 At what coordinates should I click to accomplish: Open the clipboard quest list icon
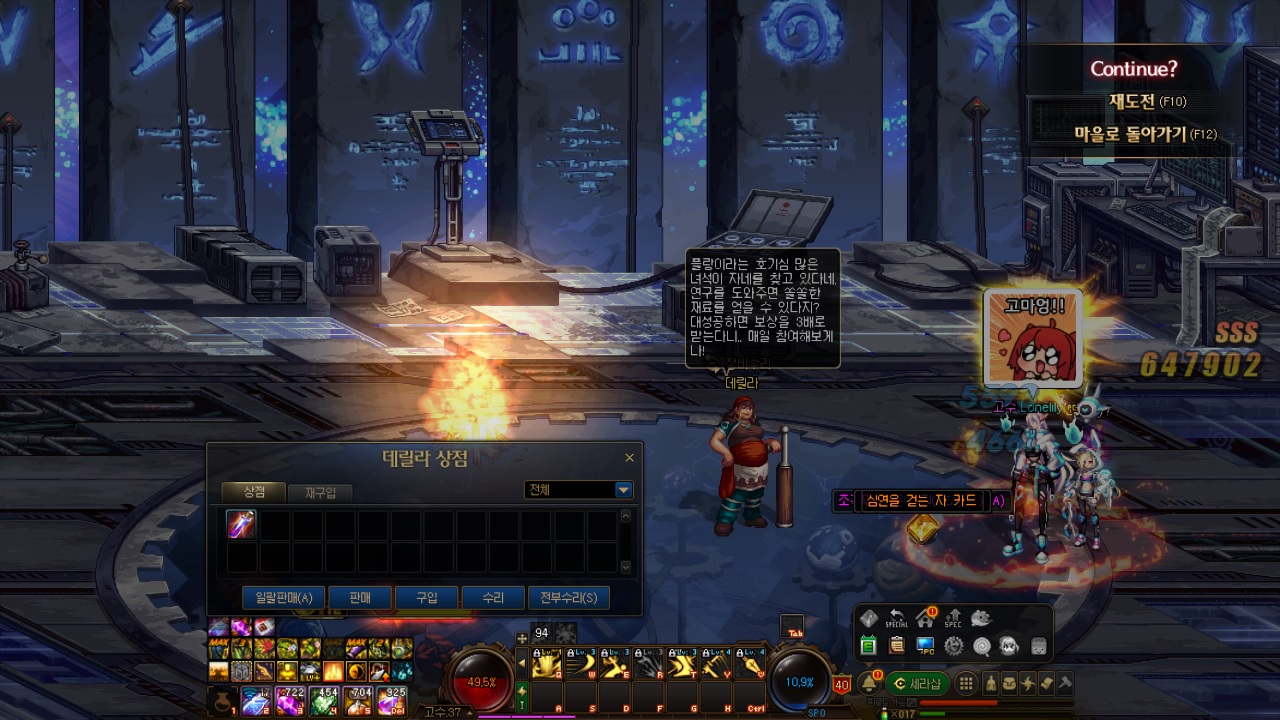[x=896, y=646]
